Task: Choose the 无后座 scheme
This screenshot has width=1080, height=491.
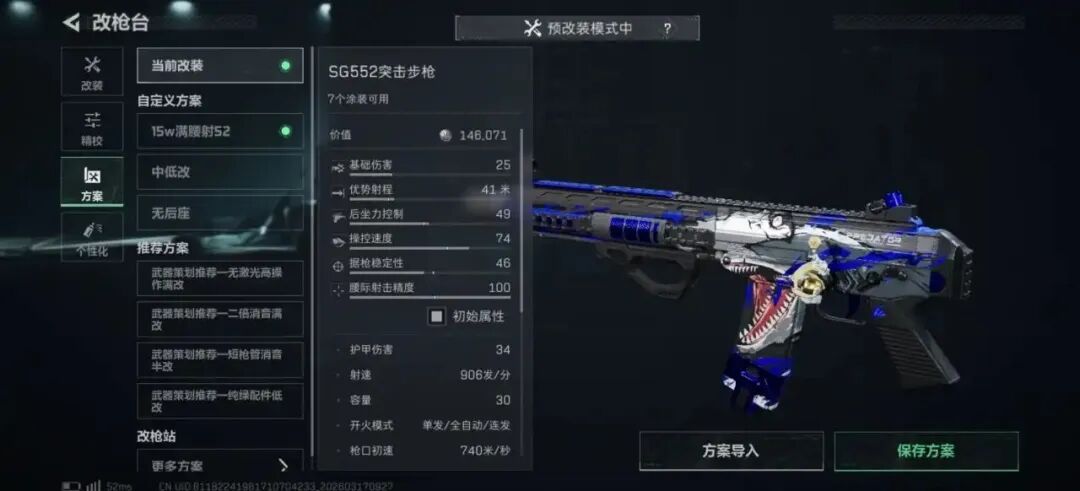Action: coord(220,213)
